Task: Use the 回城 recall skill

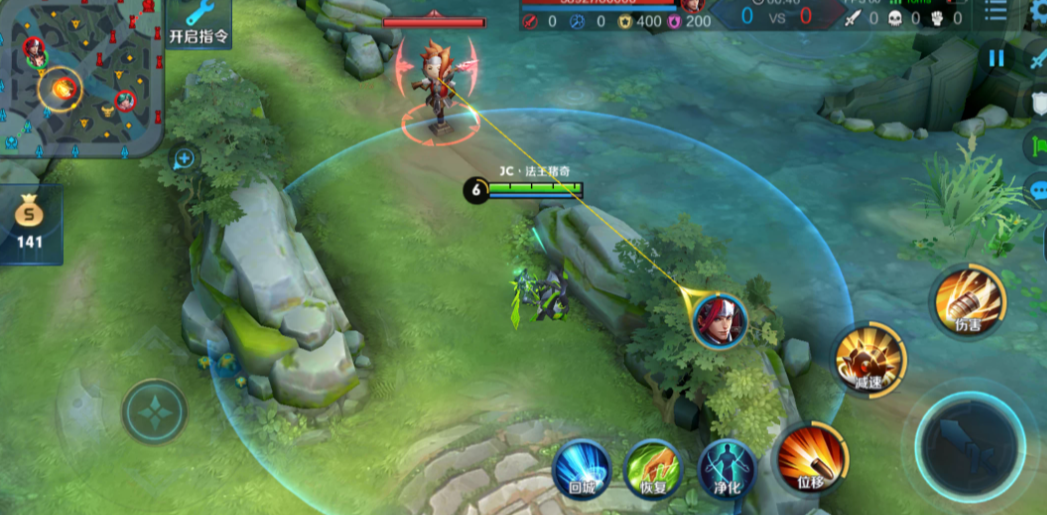Action: point(582,468)
